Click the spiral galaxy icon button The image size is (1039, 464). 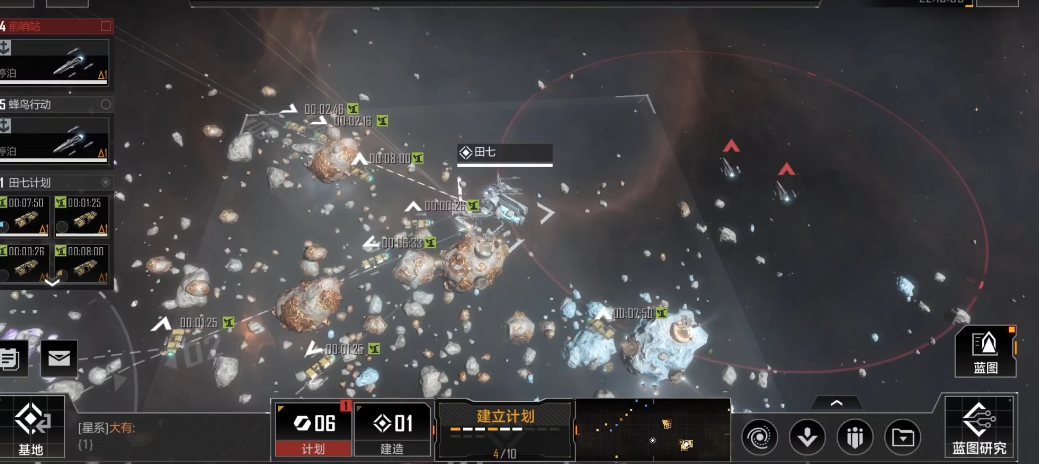[759, 436]
